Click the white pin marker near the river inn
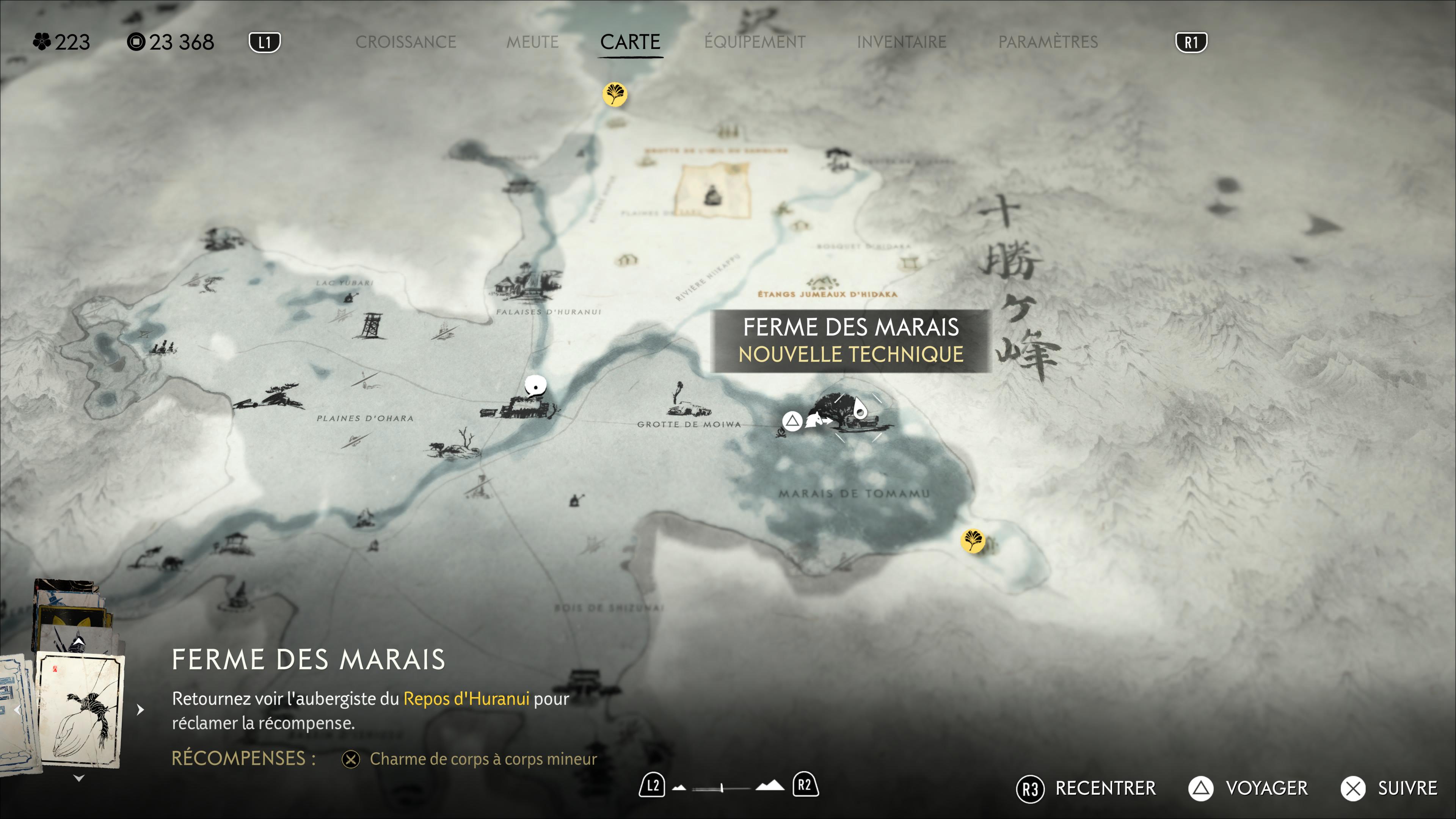The width and height of the screenshot is (1456, 819). point(535,386)
